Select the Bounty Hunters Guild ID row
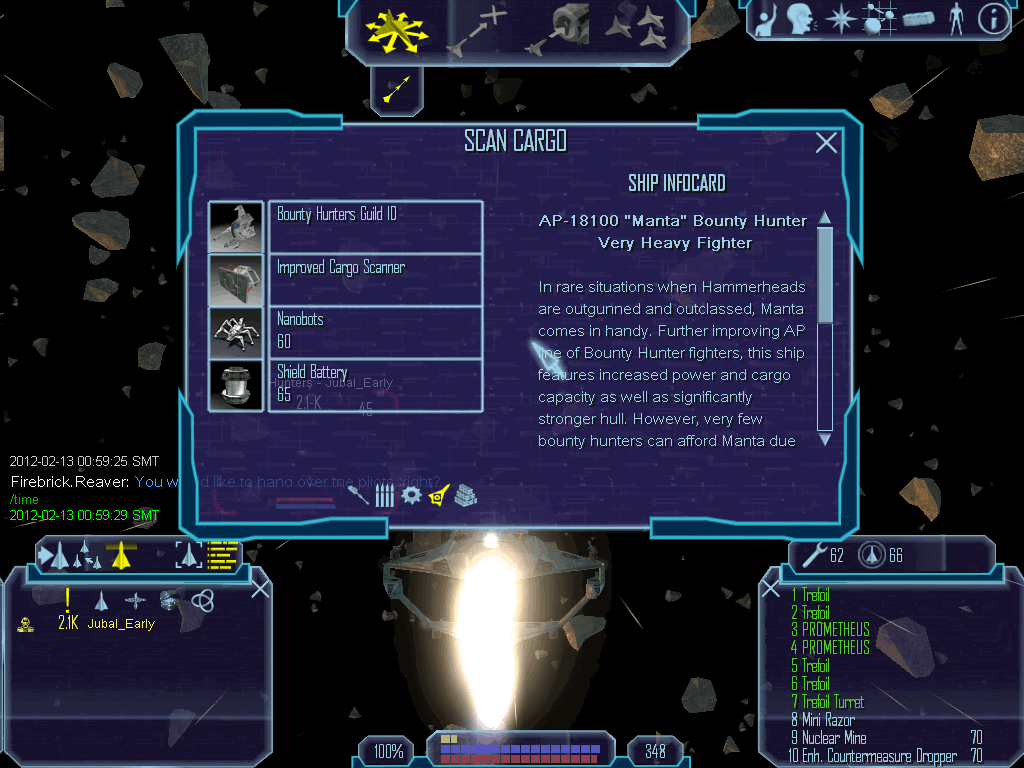 click(375, 226)
